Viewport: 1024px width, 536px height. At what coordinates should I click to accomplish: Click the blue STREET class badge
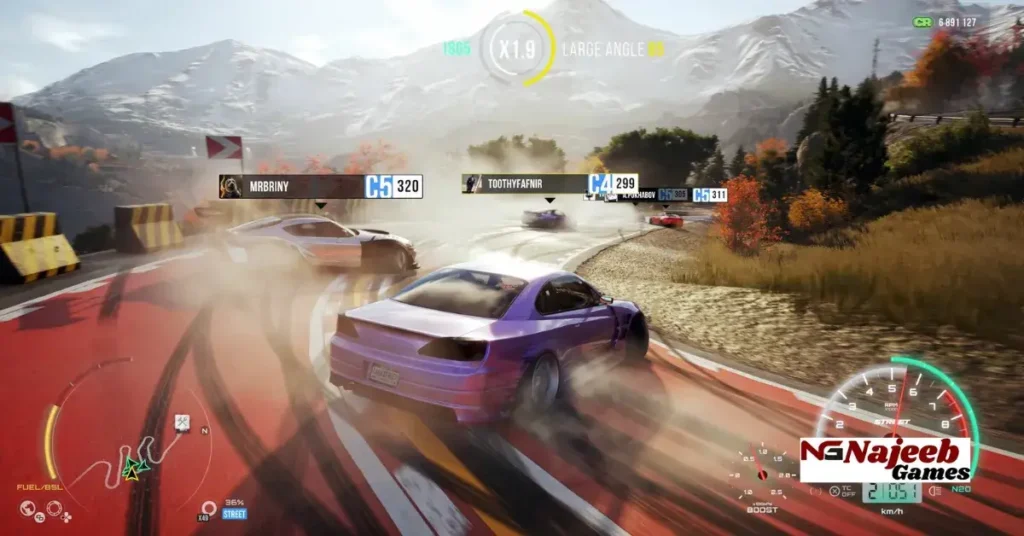(234, 514)
